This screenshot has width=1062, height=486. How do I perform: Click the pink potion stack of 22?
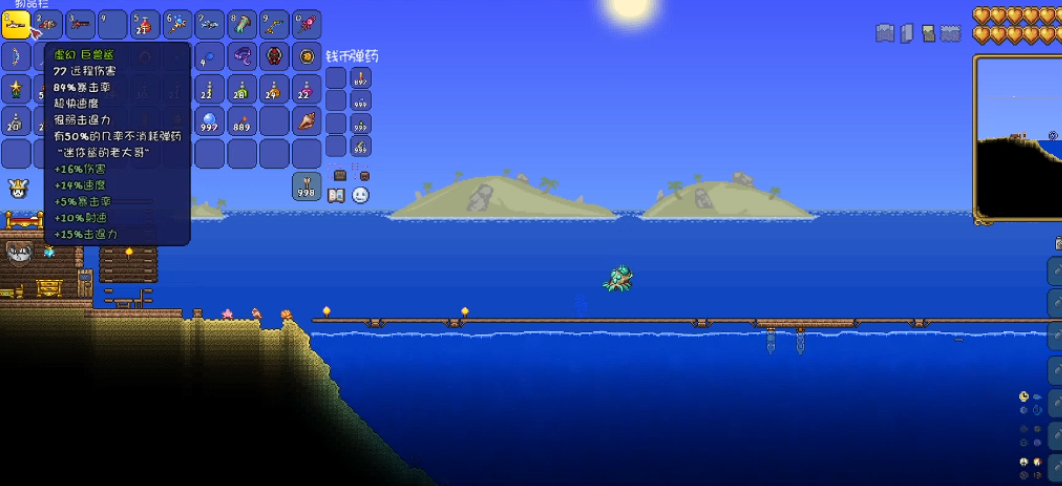pos(306,89)
